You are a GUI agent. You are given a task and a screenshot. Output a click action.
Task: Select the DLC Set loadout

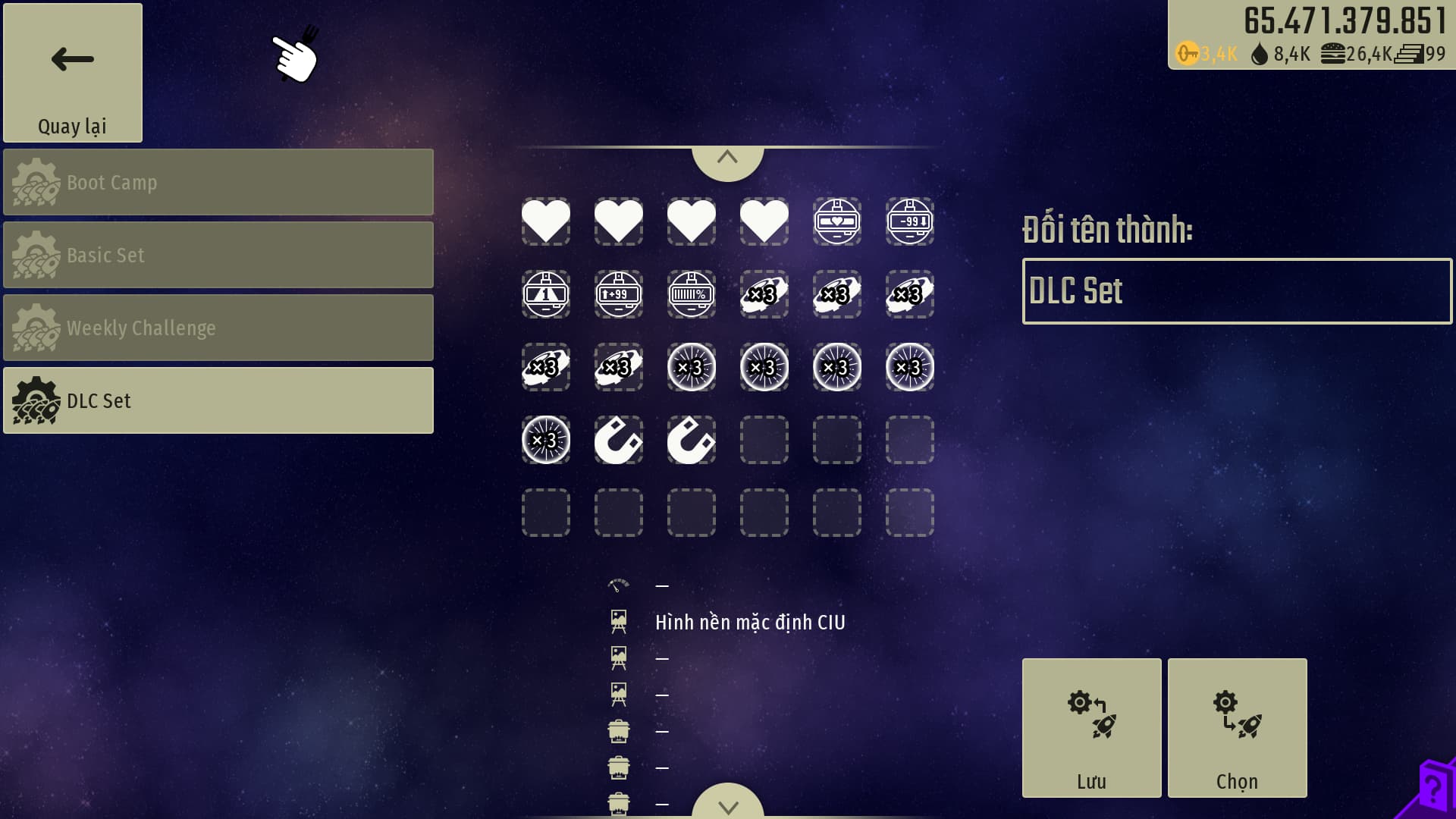(x=218, y=400)
